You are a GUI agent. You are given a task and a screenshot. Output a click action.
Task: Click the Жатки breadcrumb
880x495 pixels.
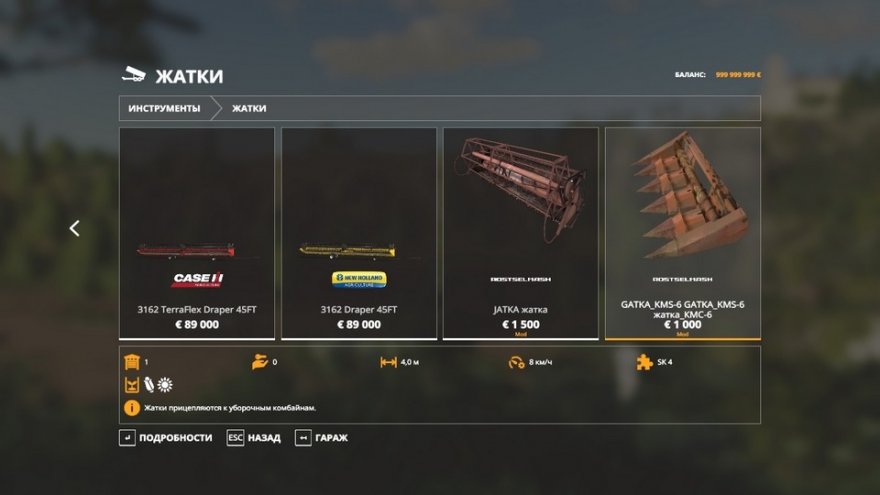tap(249, 108)
